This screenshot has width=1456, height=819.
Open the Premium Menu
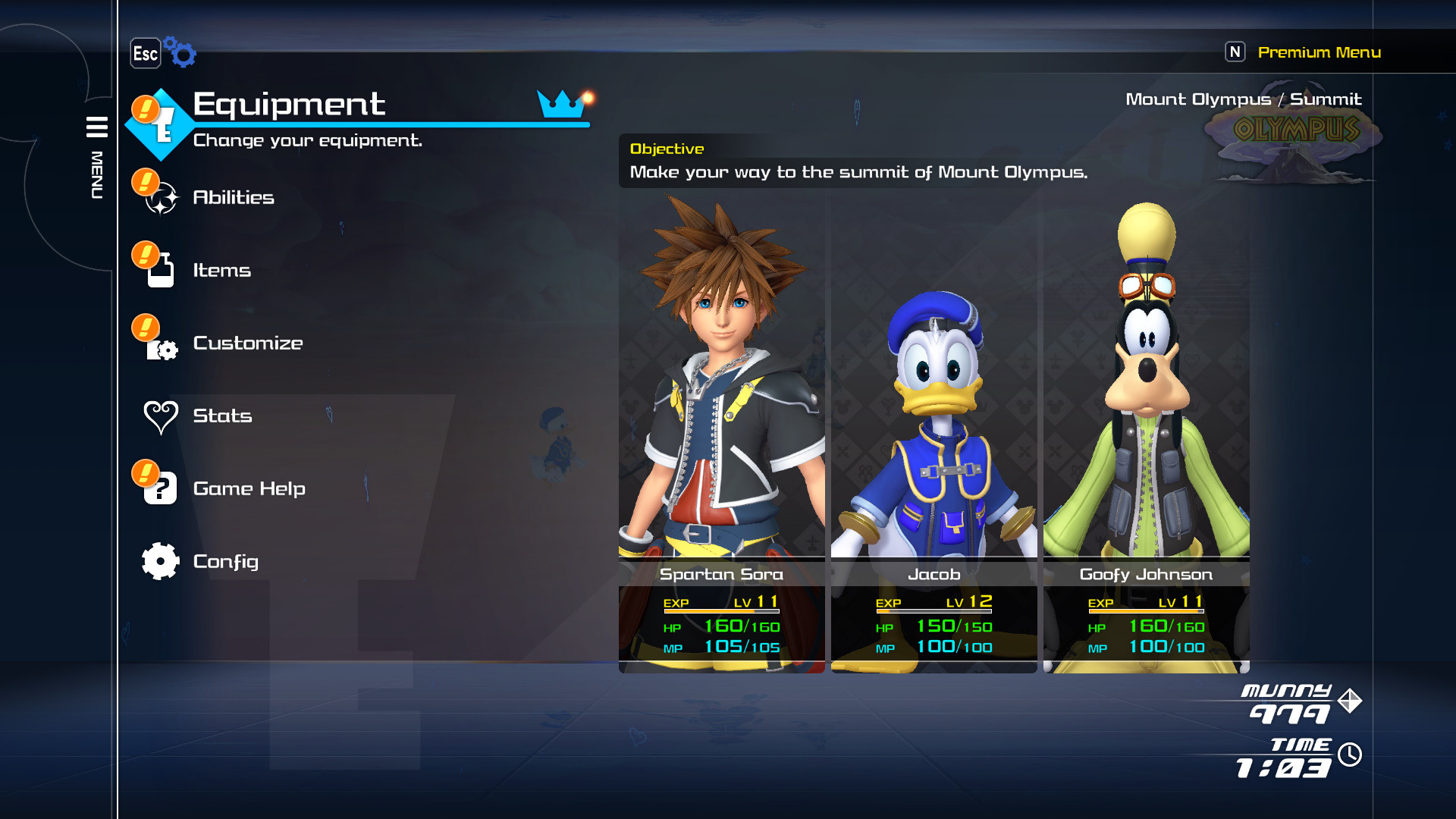1319,52
